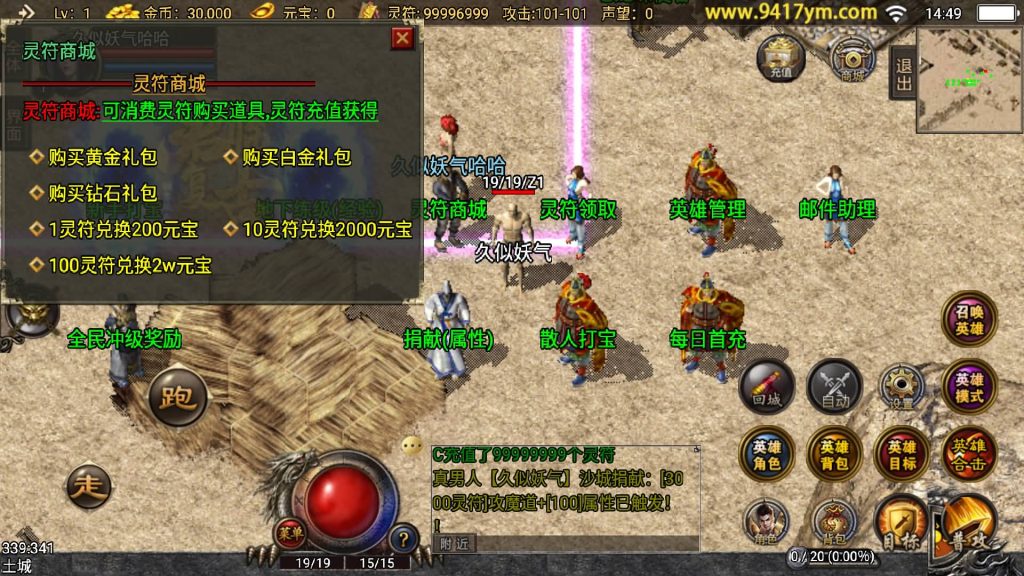
Task: Toggle 英雄模式 hero mode
Action: (x=969, y=387)
